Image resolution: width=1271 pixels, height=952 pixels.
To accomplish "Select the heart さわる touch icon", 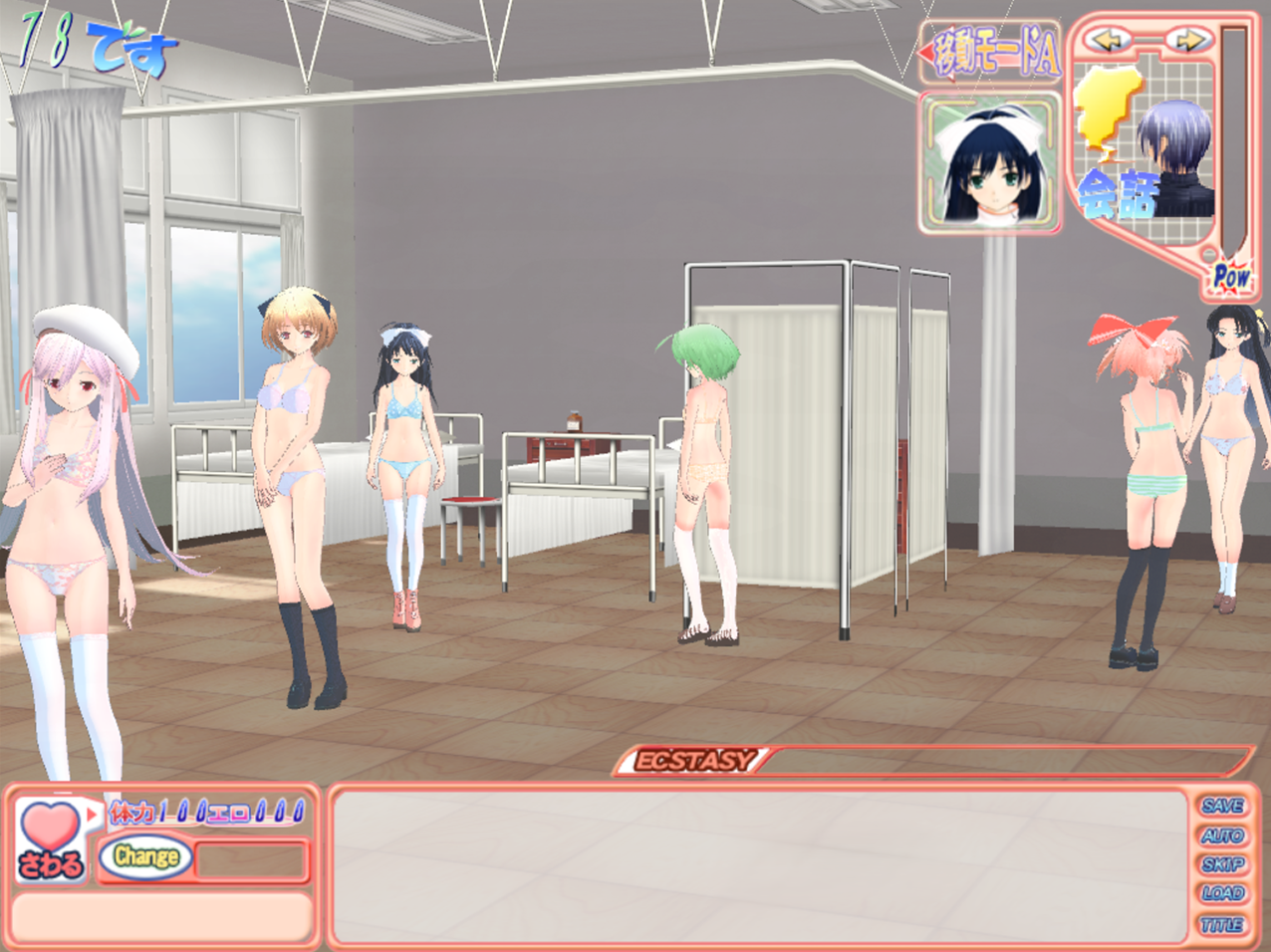I will tap(50, 838).
